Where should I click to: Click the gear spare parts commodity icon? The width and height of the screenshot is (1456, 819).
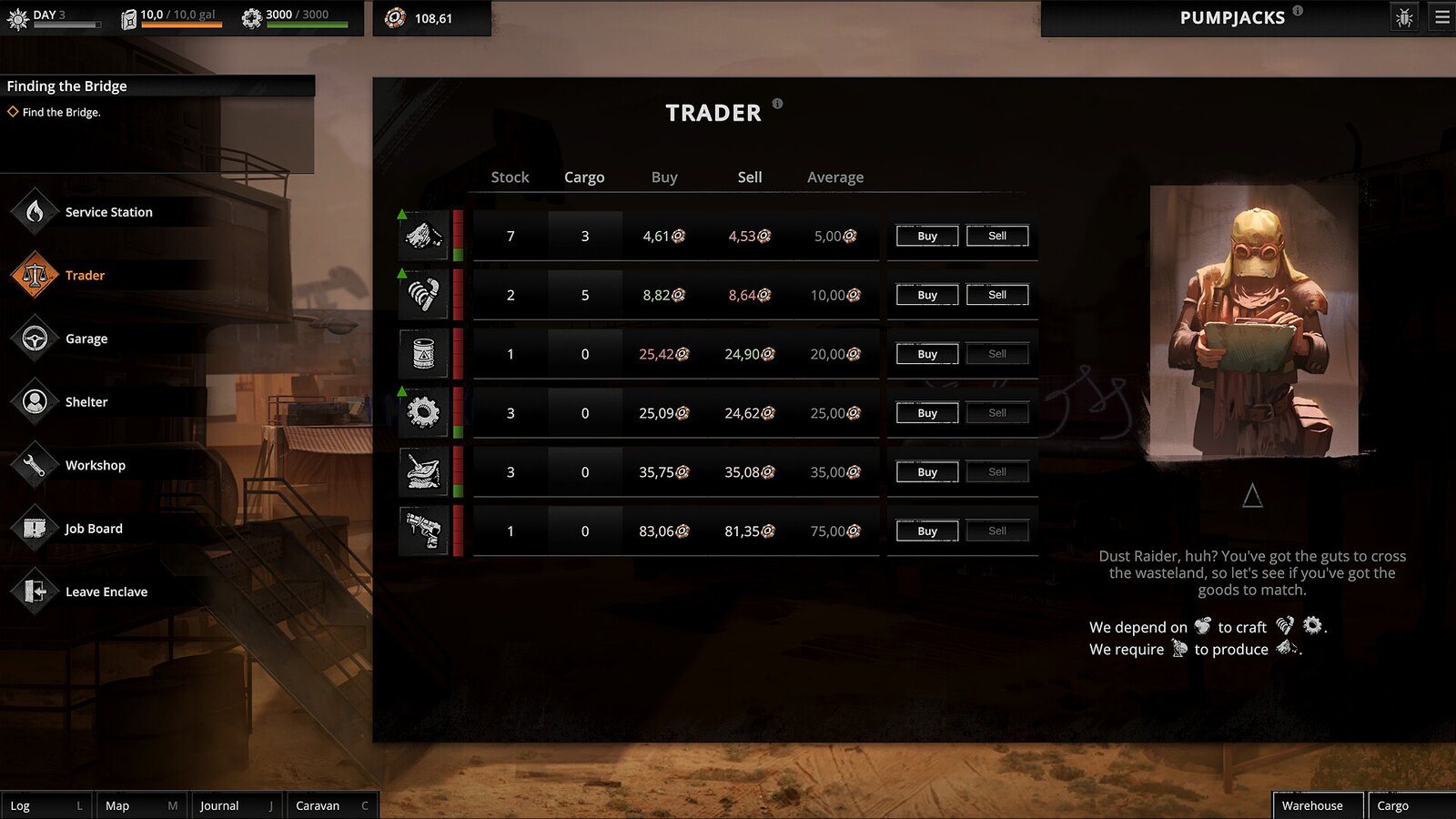422,412
